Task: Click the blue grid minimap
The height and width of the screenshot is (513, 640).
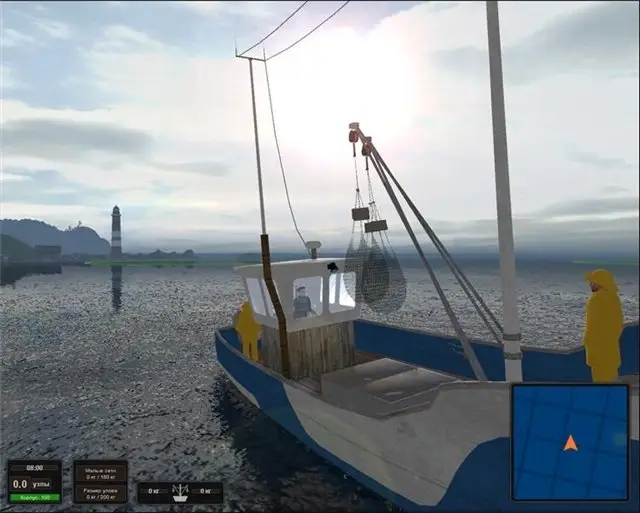Action: pyautogui.click(x=571, y=441)
